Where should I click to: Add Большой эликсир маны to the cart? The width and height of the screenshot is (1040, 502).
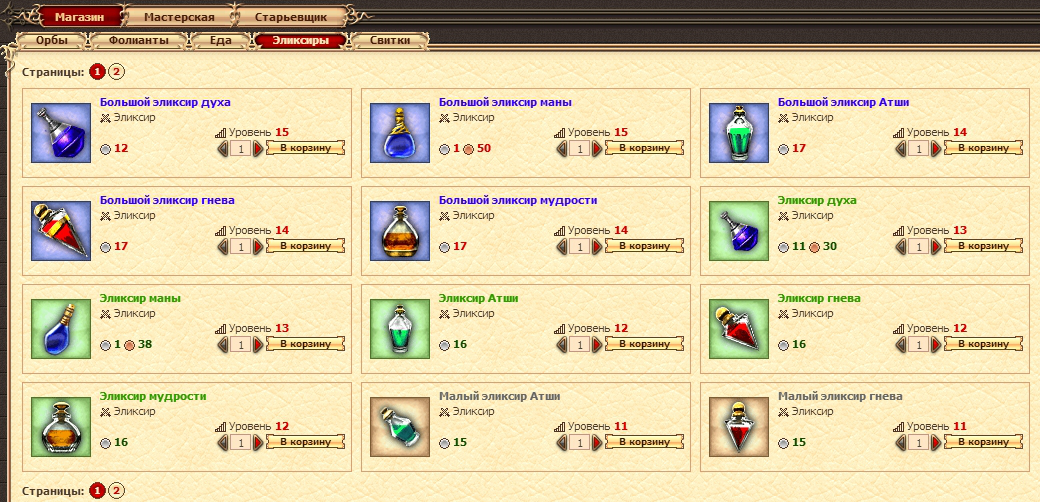(x=645, y=148)
